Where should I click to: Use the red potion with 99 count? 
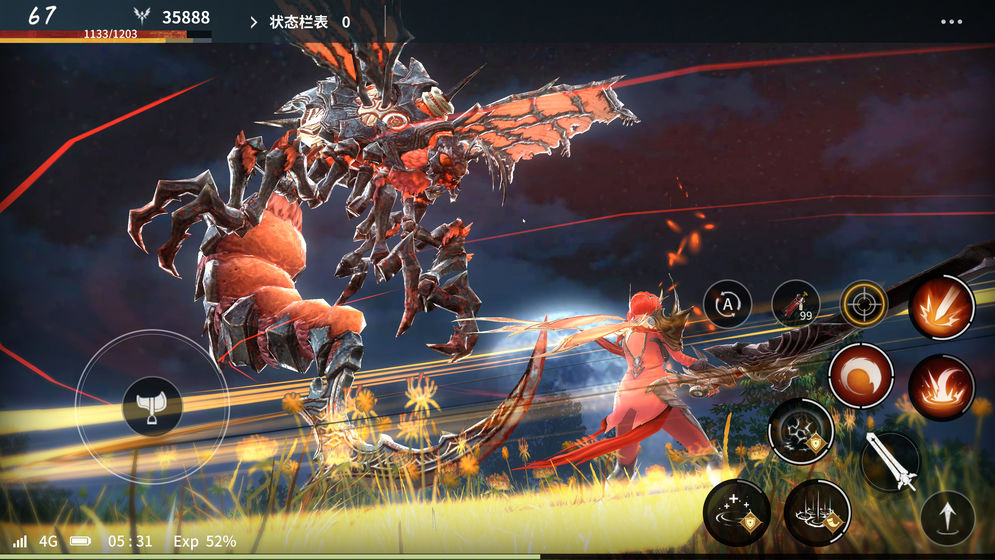tap(796, 304)
